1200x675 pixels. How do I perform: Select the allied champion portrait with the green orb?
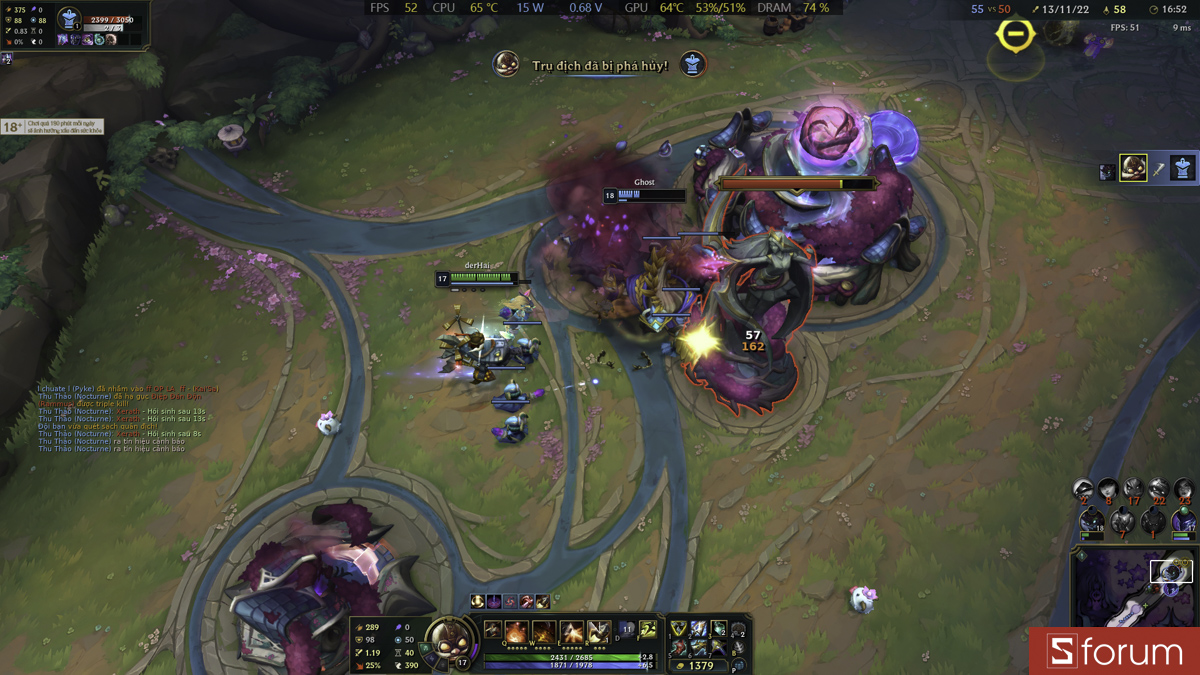point(1184,519)
